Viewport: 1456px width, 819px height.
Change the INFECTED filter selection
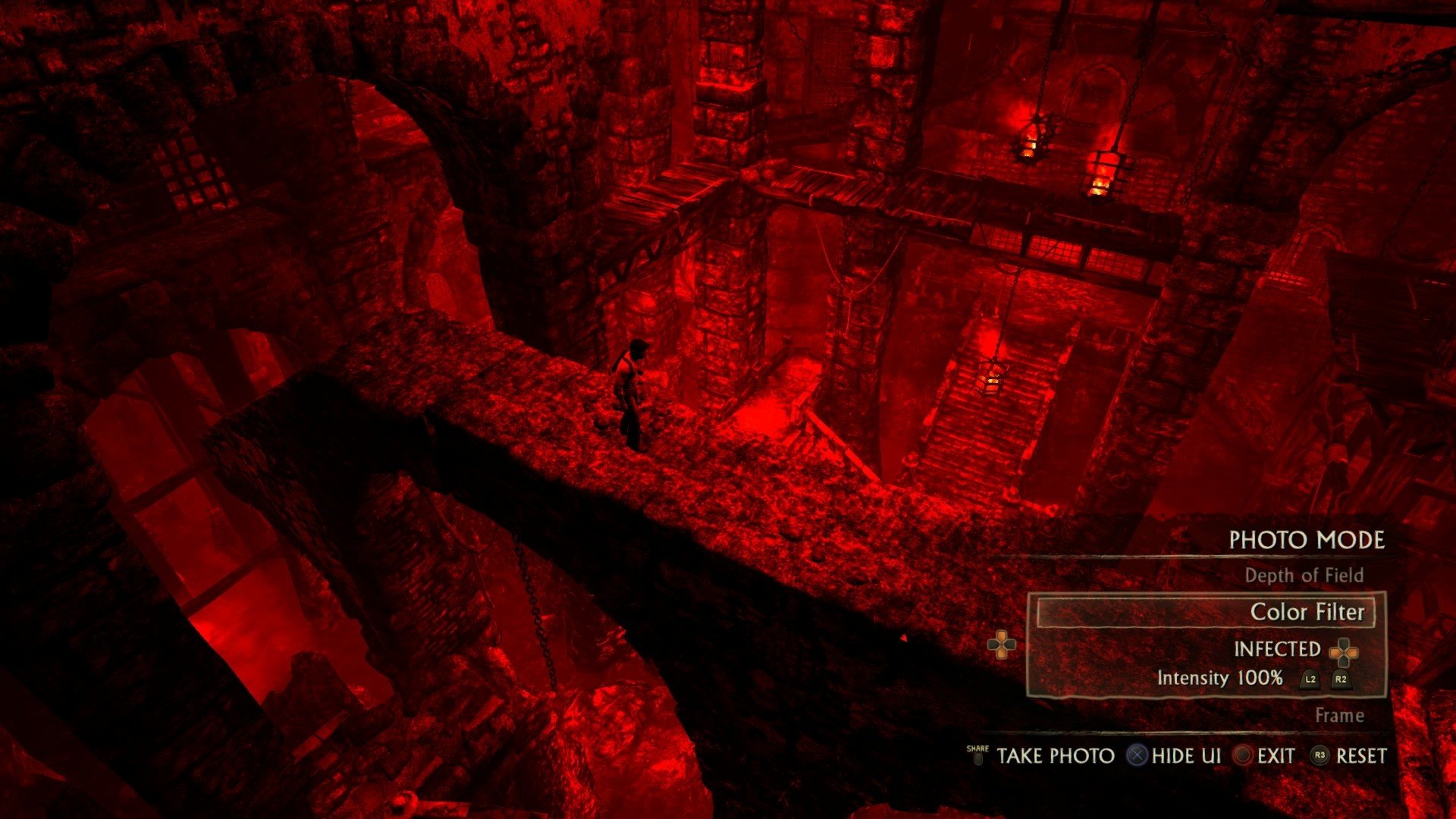(x=1277, y=649)
